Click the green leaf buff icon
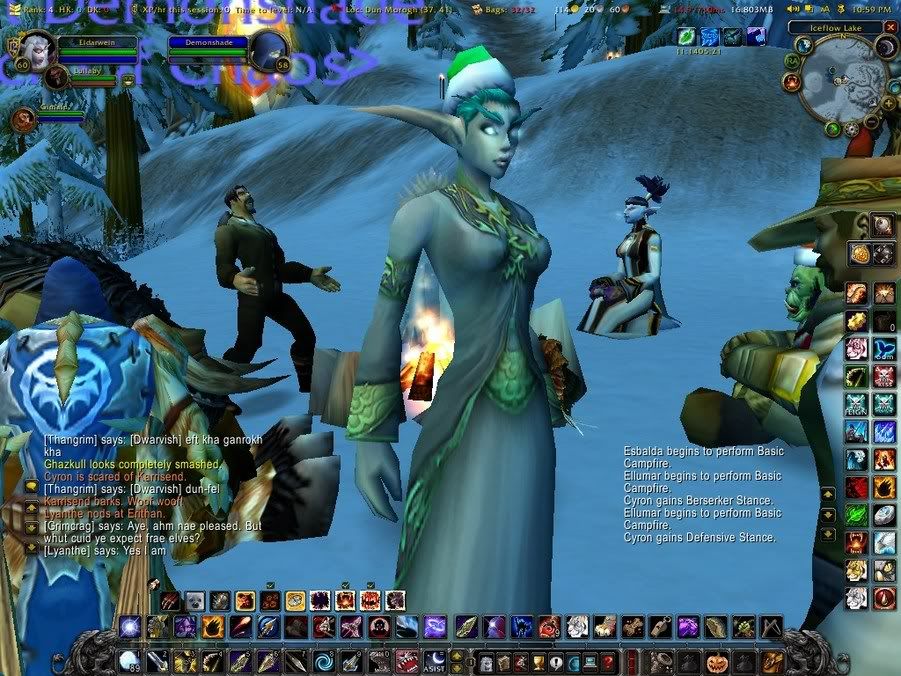Screen dimensions: 901x676 pos(686,36)
